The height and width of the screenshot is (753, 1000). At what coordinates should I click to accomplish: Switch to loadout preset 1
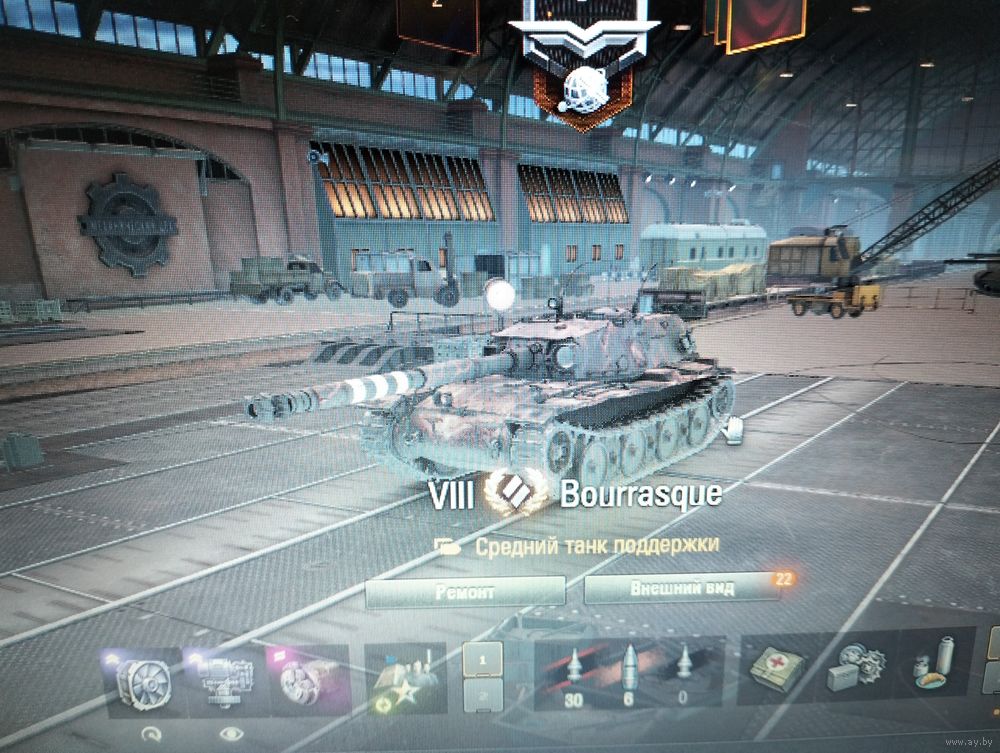[x=483, y=661]
